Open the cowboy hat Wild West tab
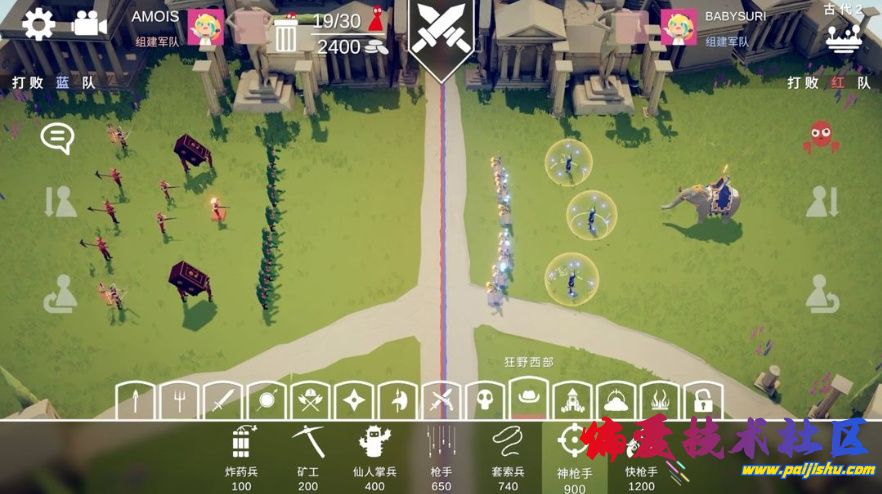 point(525,399)
